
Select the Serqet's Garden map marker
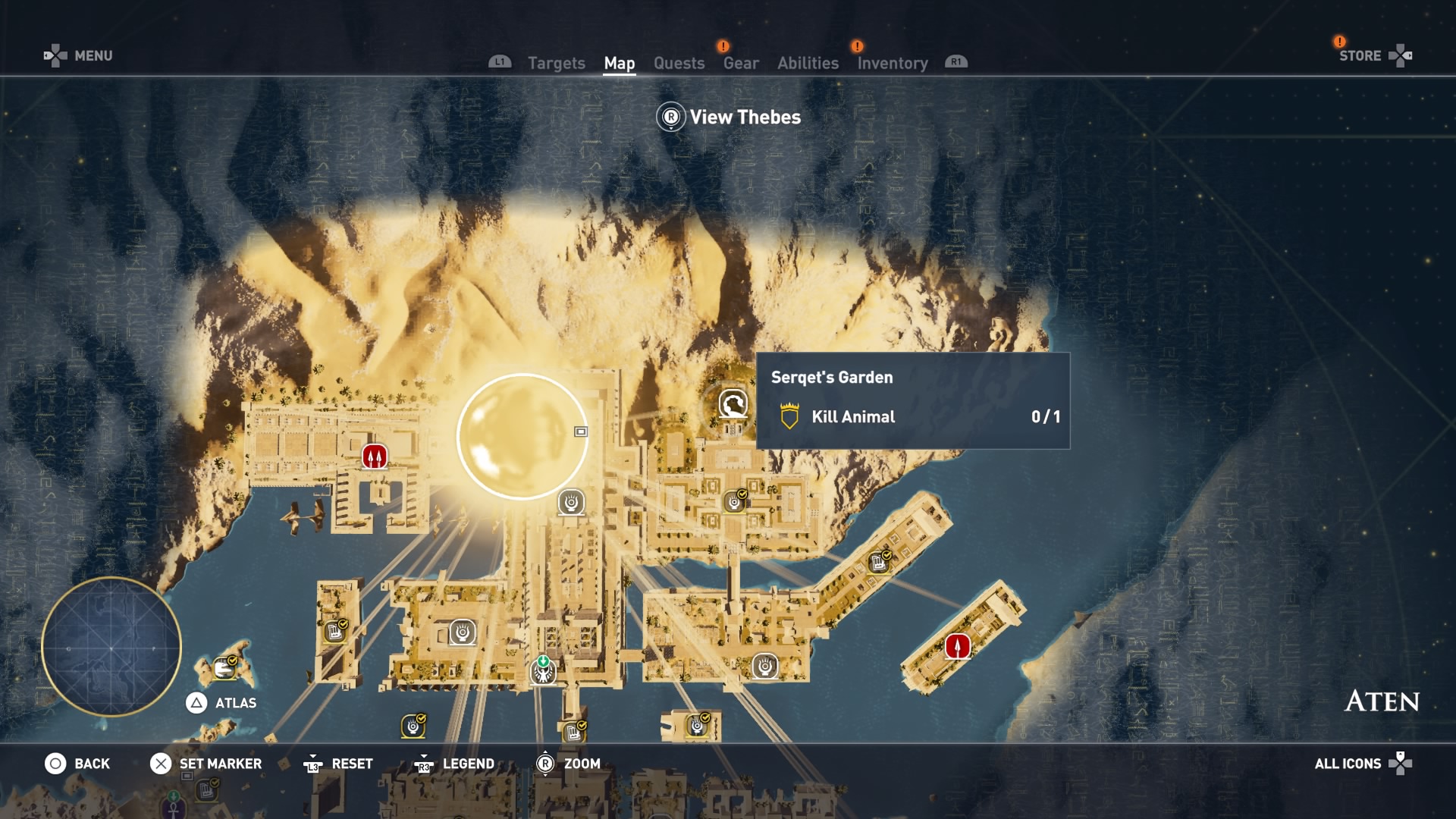tap(733, 404)
